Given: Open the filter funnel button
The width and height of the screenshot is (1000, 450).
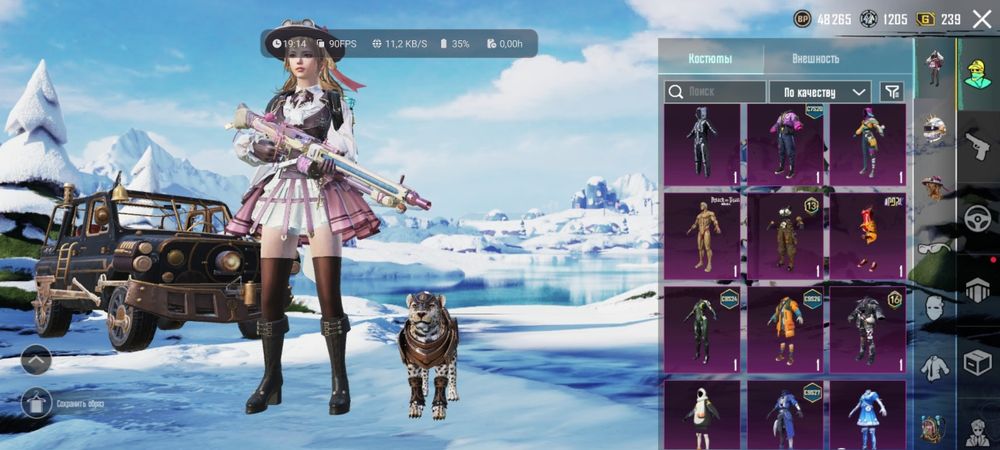Looking at the screenshot, I should pos(892,92).
